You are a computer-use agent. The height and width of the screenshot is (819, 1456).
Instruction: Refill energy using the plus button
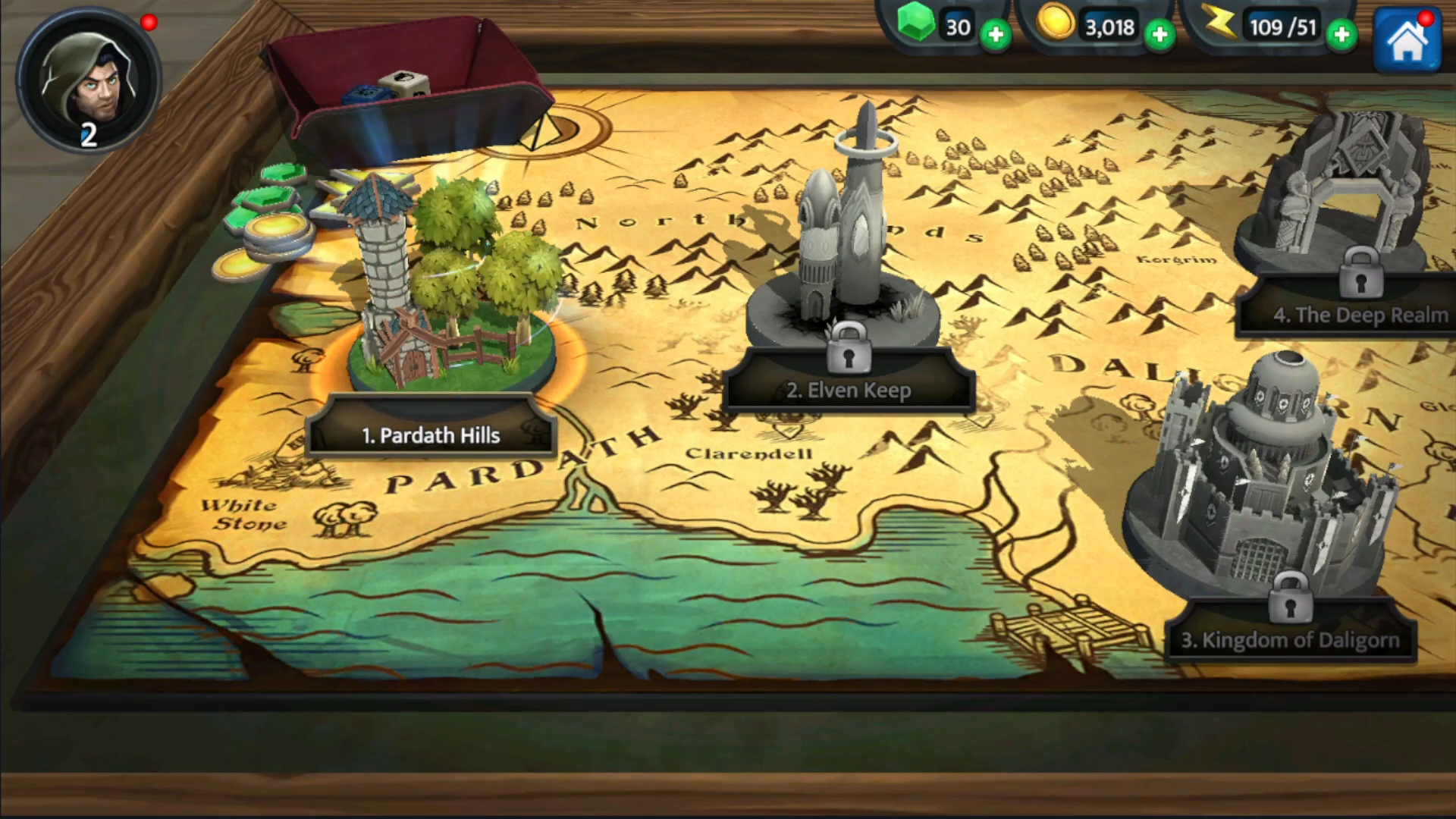tap(1341, 35)
